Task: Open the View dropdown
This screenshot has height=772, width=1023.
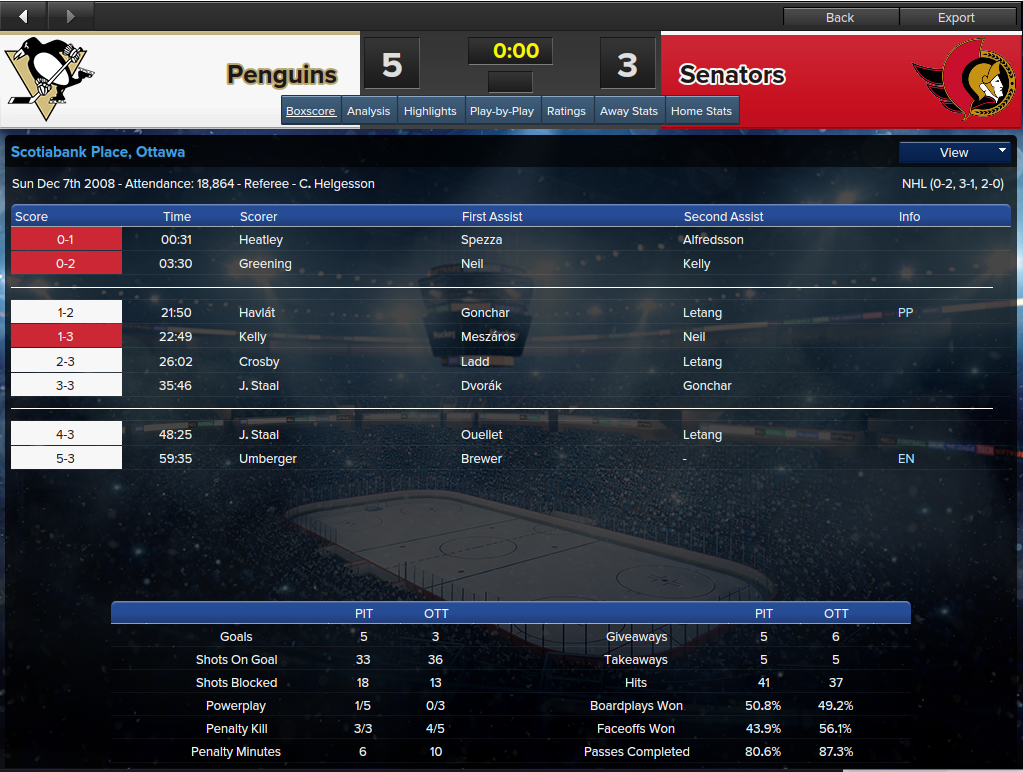Action: pos(955,152)
